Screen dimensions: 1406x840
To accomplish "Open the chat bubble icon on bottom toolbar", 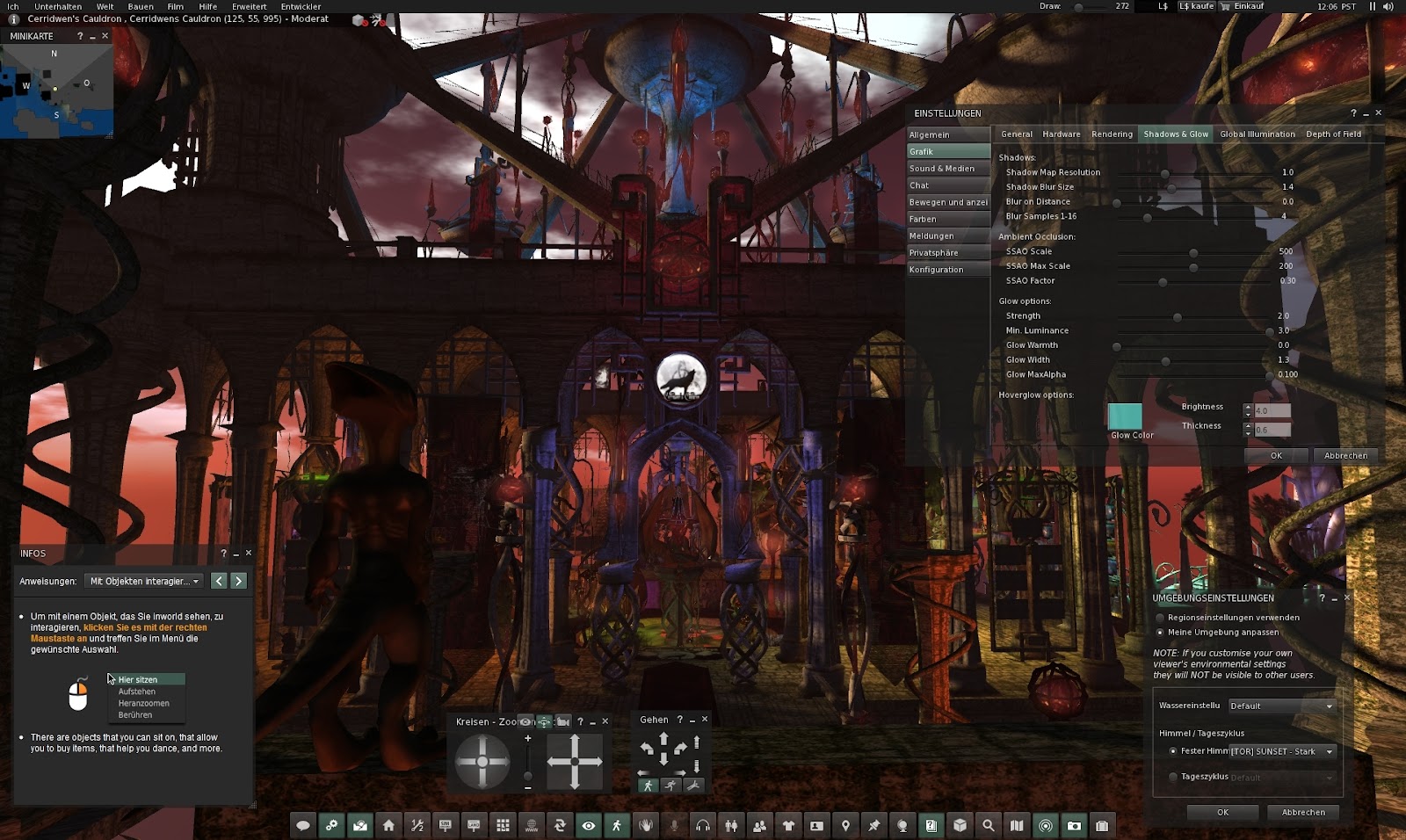I will click(303, 826).
